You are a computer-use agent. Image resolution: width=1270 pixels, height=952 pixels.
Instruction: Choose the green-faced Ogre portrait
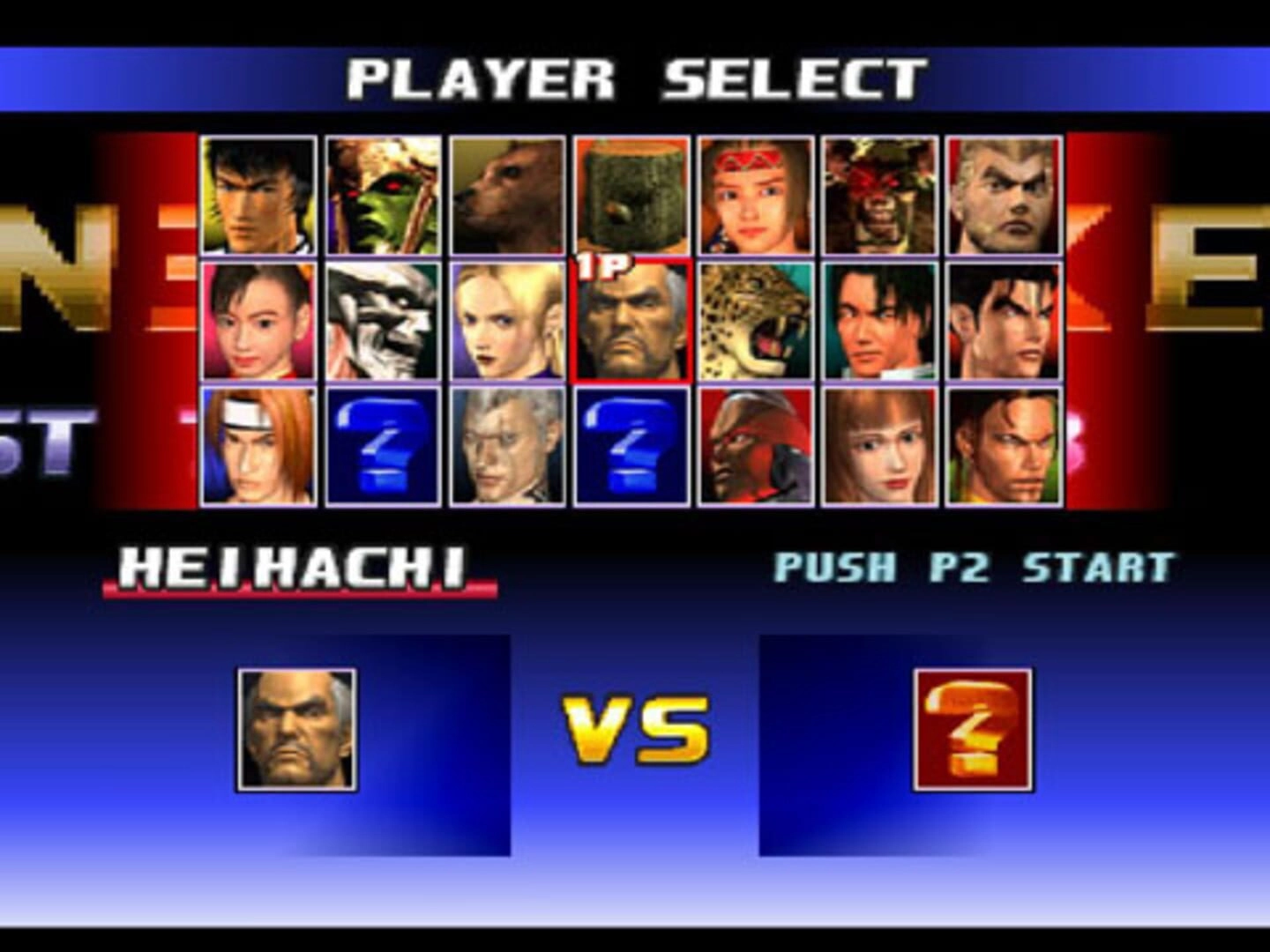[383, 196]
